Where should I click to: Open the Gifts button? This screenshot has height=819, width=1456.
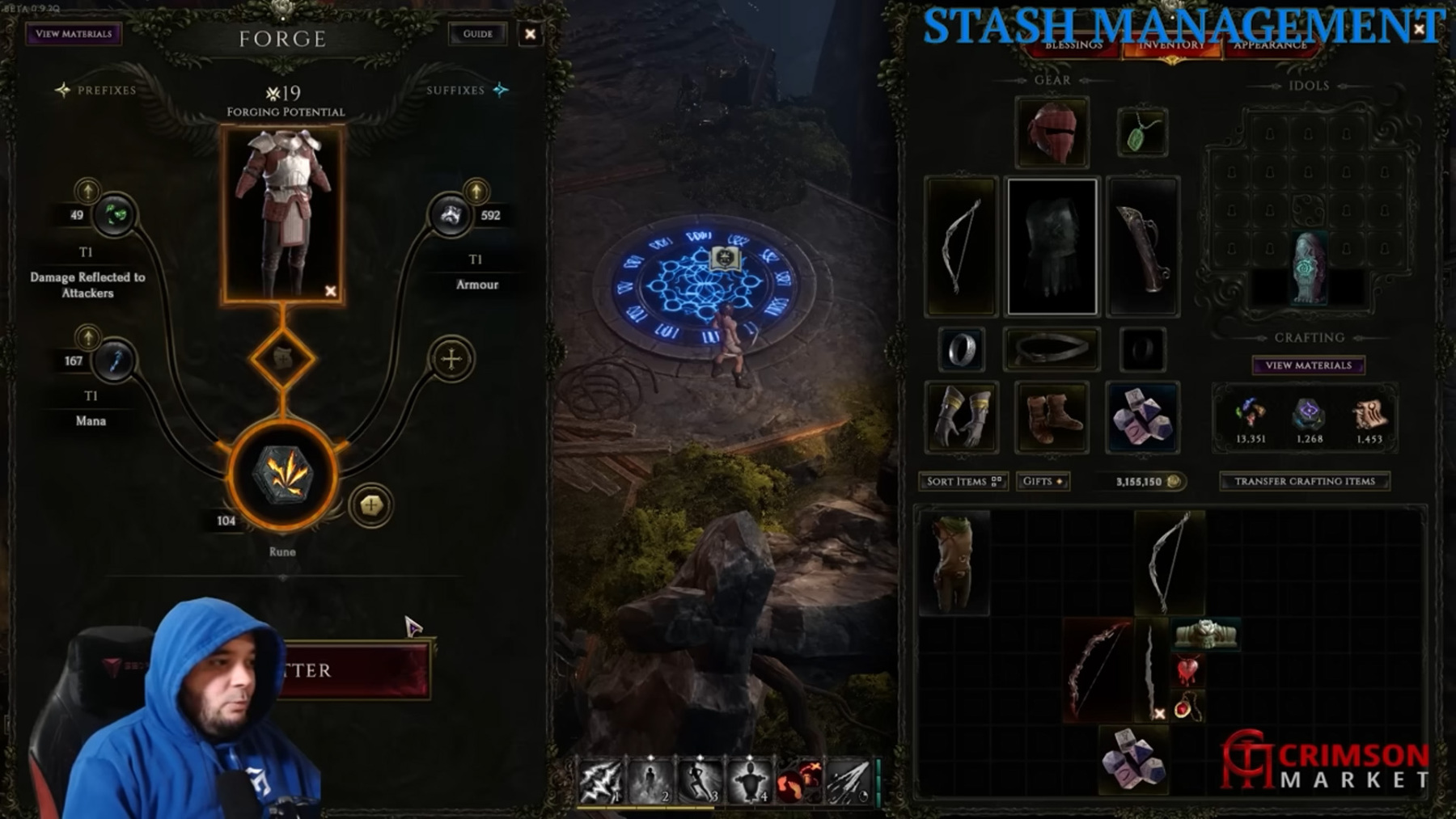1042,481
